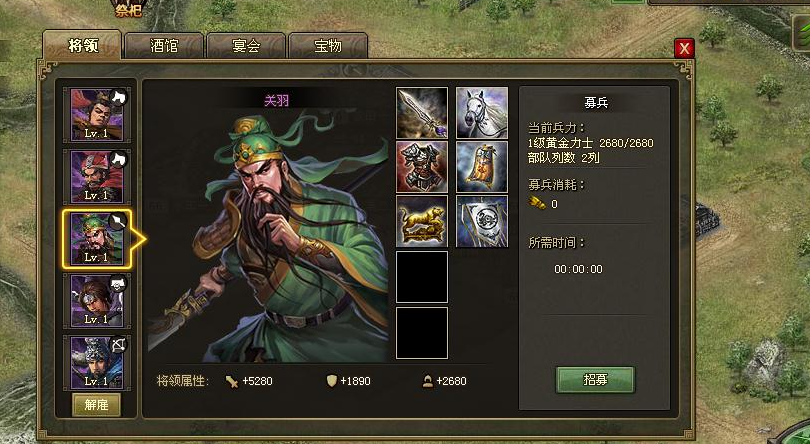810x444 pixels.
Task: Show the 宝物 treasures tab
Action: tap(327, 45)
